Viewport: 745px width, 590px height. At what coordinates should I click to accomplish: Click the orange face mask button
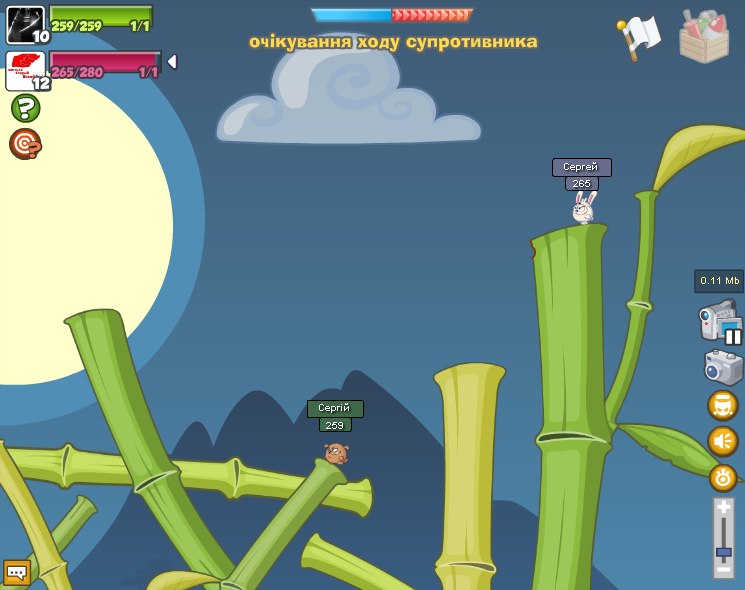(x=723, y=405)
